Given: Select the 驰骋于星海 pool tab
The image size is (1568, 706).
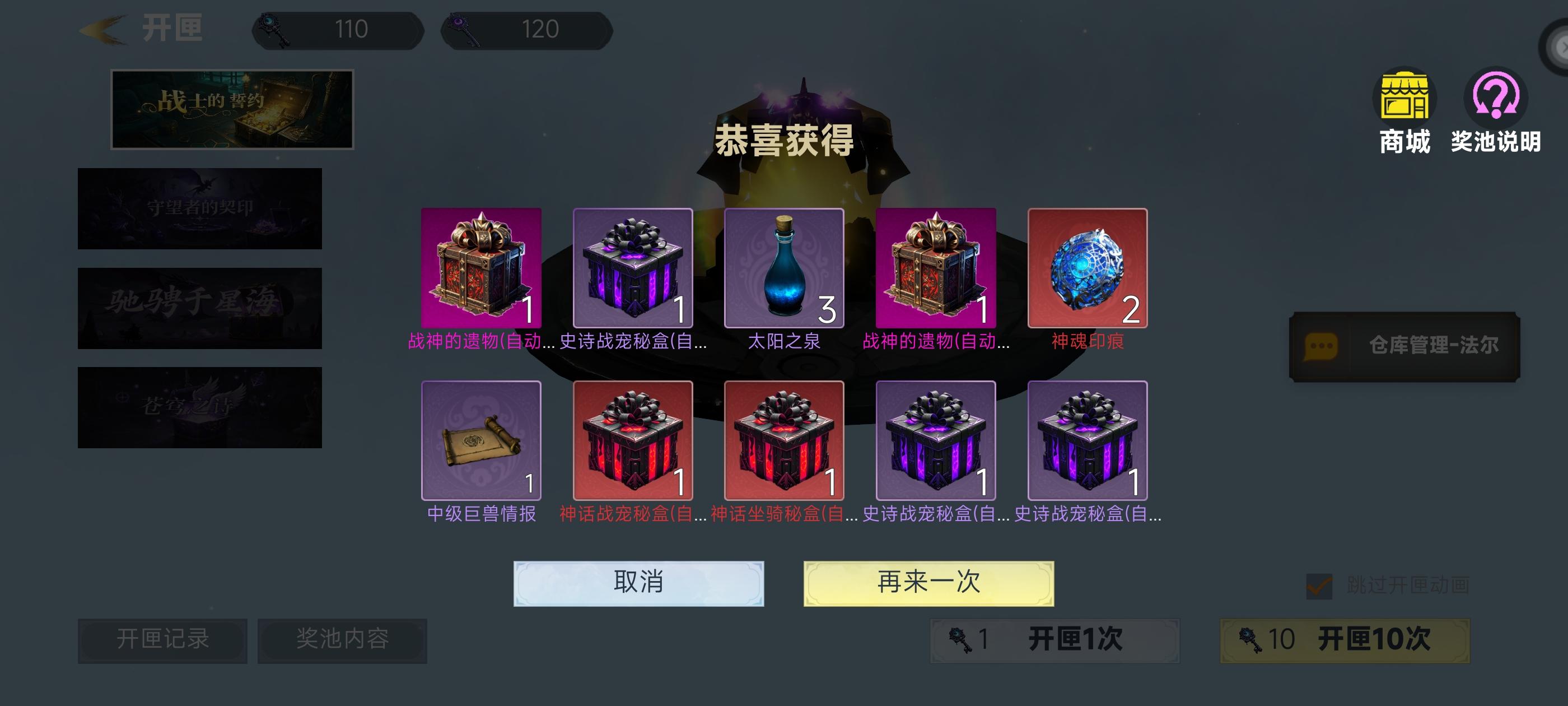Looking at the screenshot, I should (199, 308).
